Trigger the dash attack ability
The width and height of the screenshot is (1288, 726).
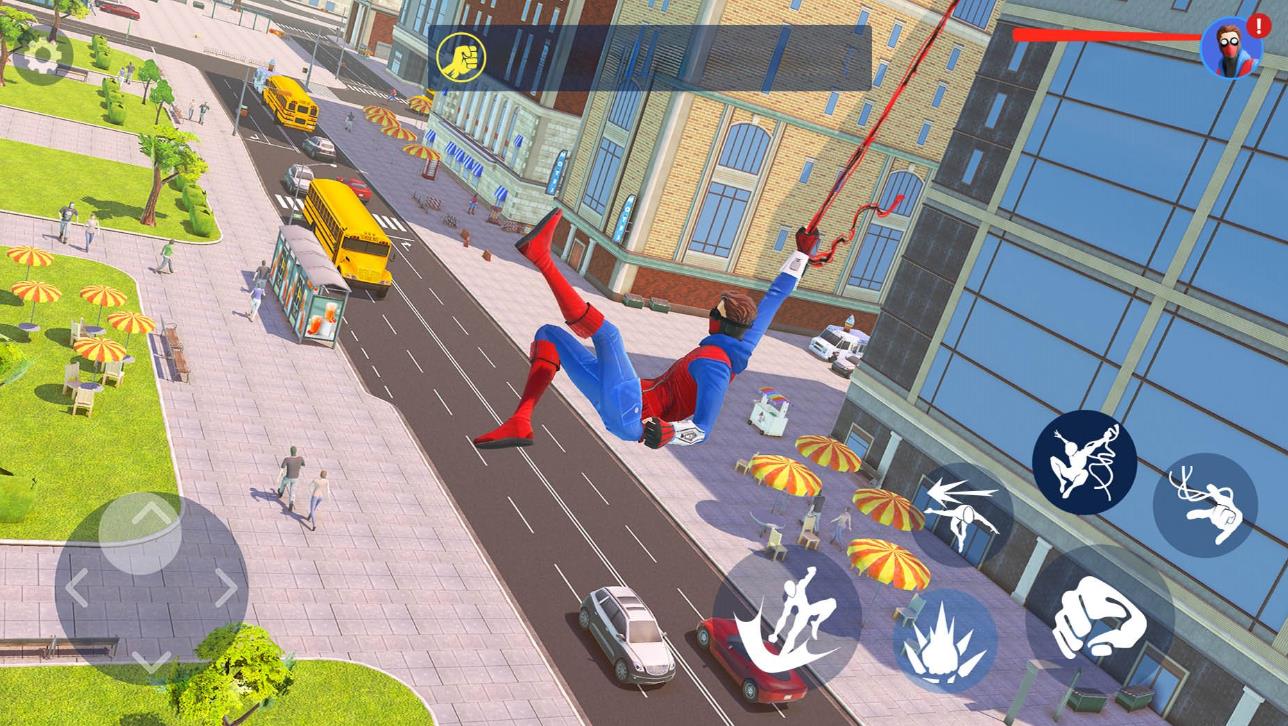tap(961, 515)
